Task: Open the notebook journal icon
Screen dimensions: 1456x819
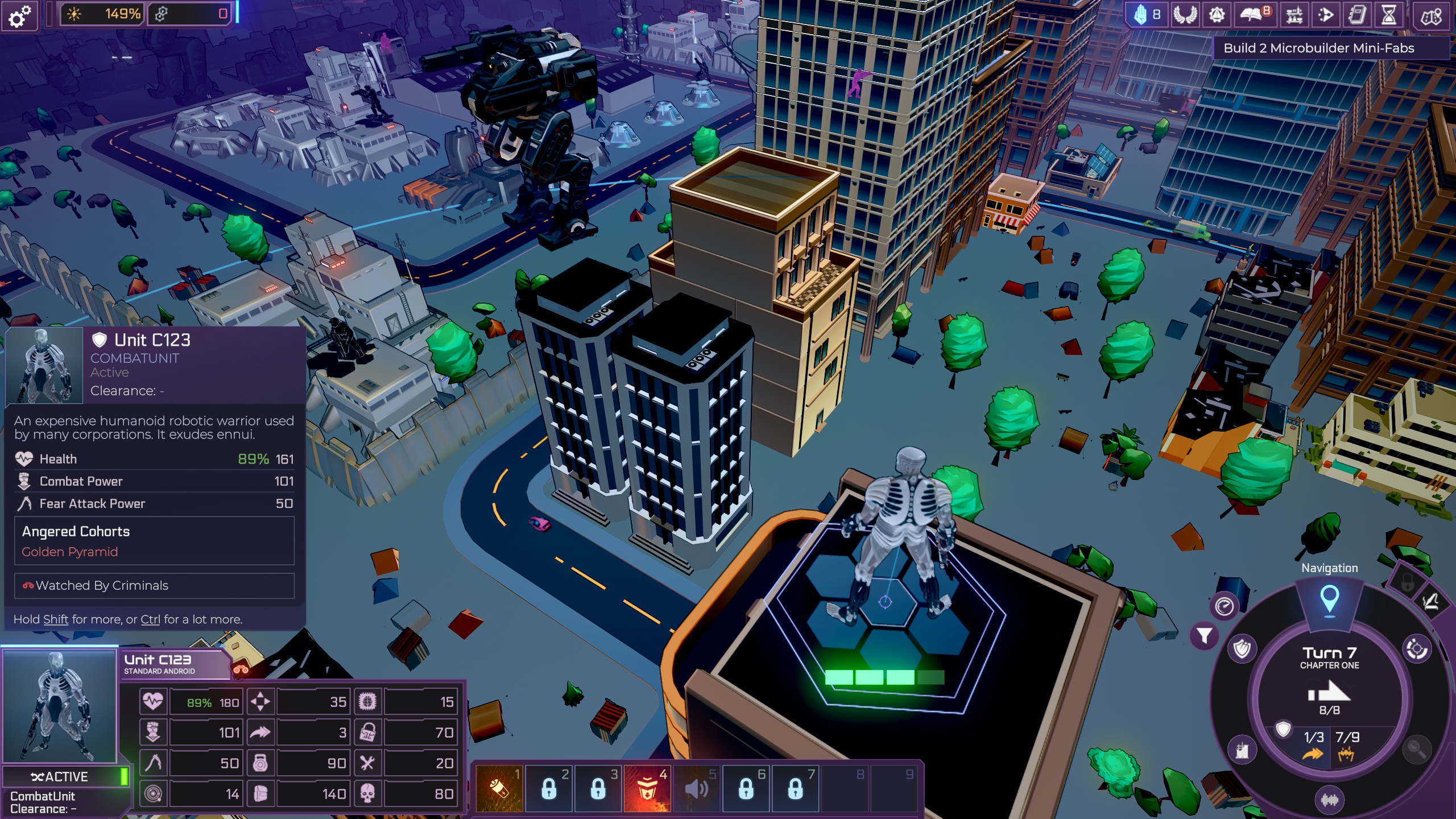Action: coord(1356,15)
